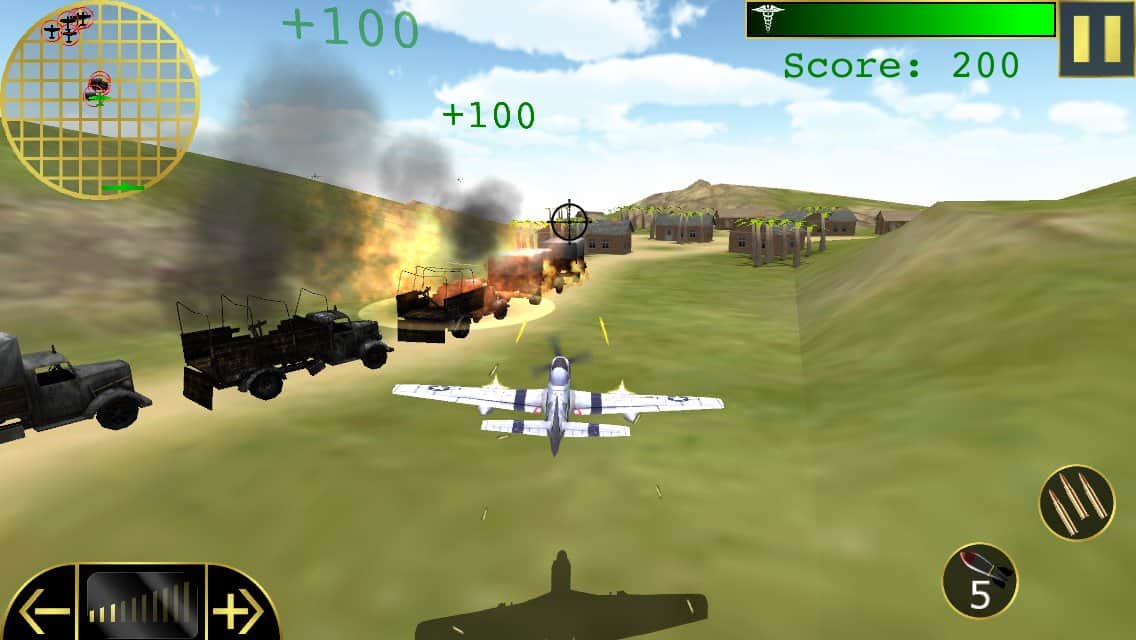Fire the machine gun bullets button
This screenshot has height=640, width=1136.
1076,502
